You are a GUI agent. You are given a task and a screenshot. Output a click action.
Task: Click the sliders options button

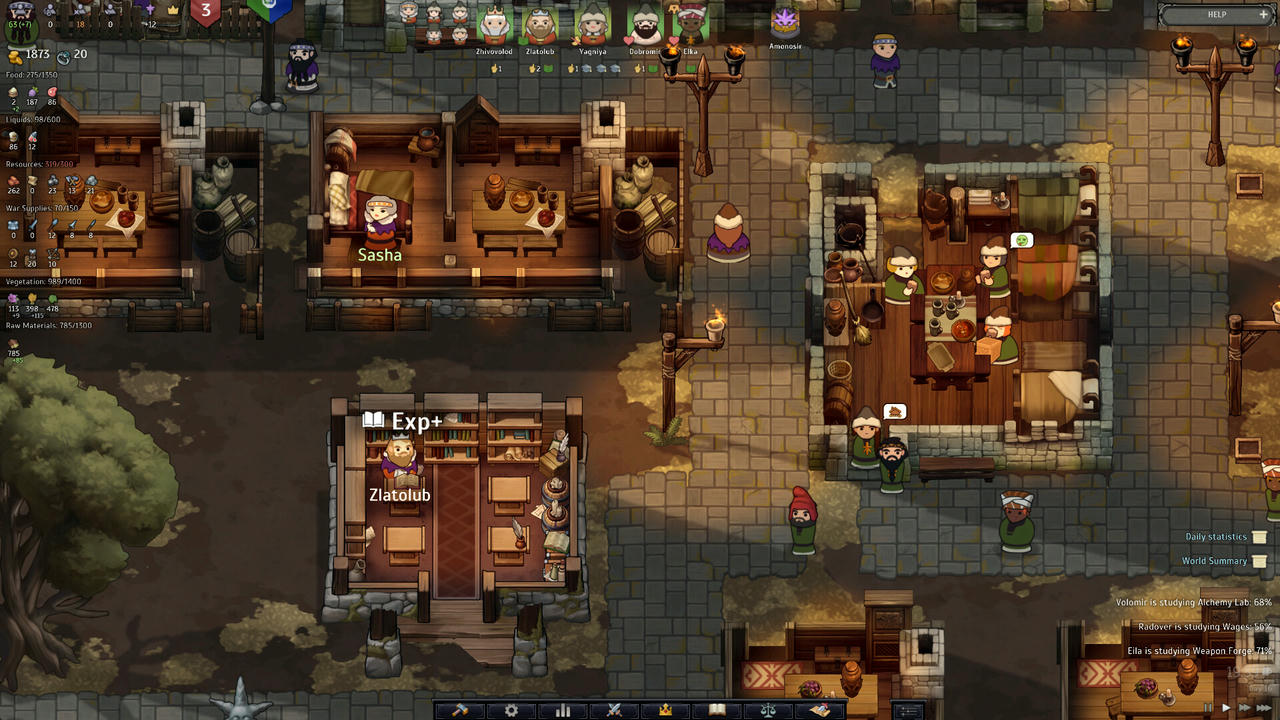click(908, 710)
